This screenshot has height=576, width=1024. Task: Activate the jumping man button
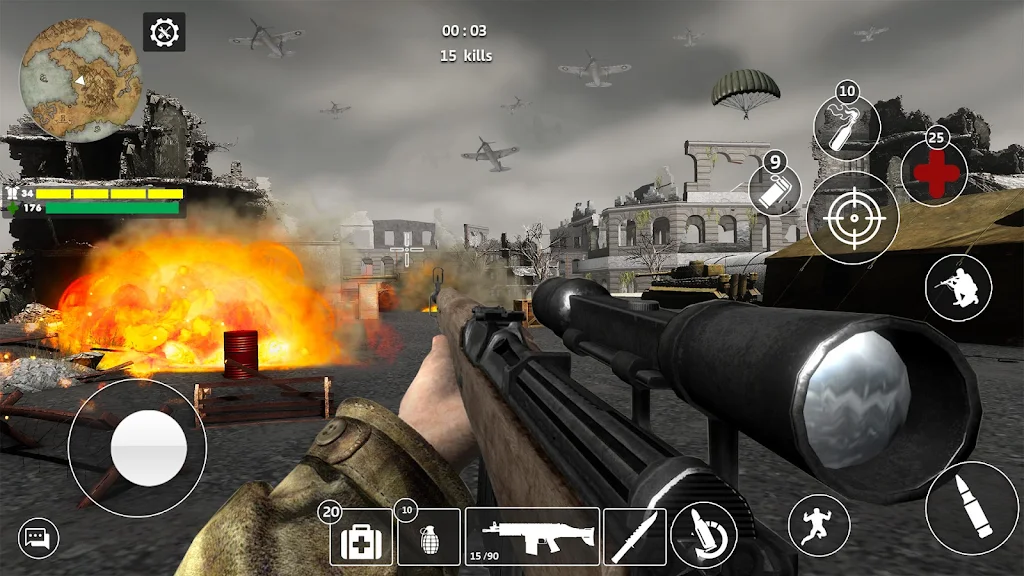(x=819, y=525)
